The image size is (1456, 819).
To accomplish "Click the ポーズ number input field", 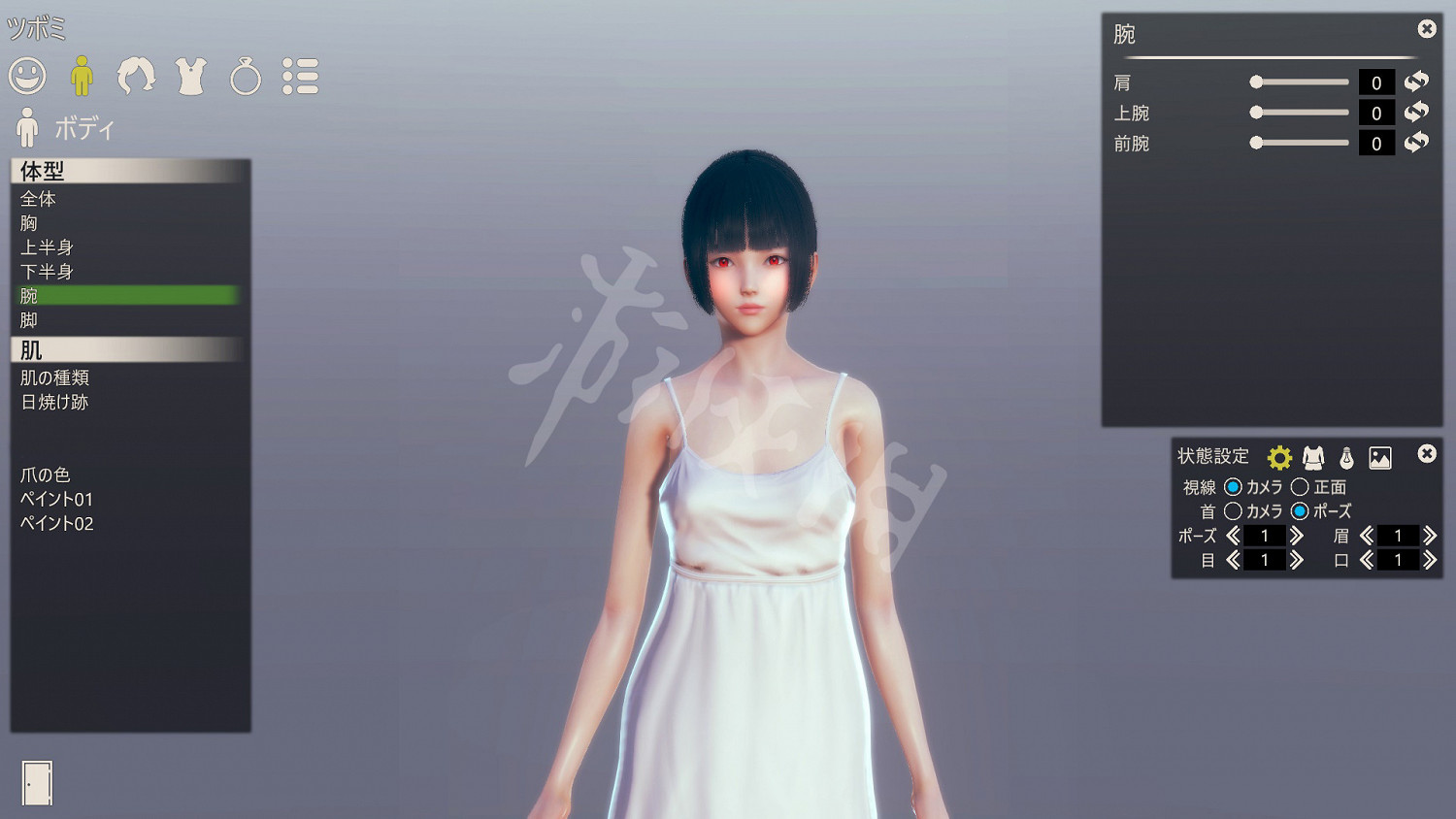I will (x=1264, y=535).
